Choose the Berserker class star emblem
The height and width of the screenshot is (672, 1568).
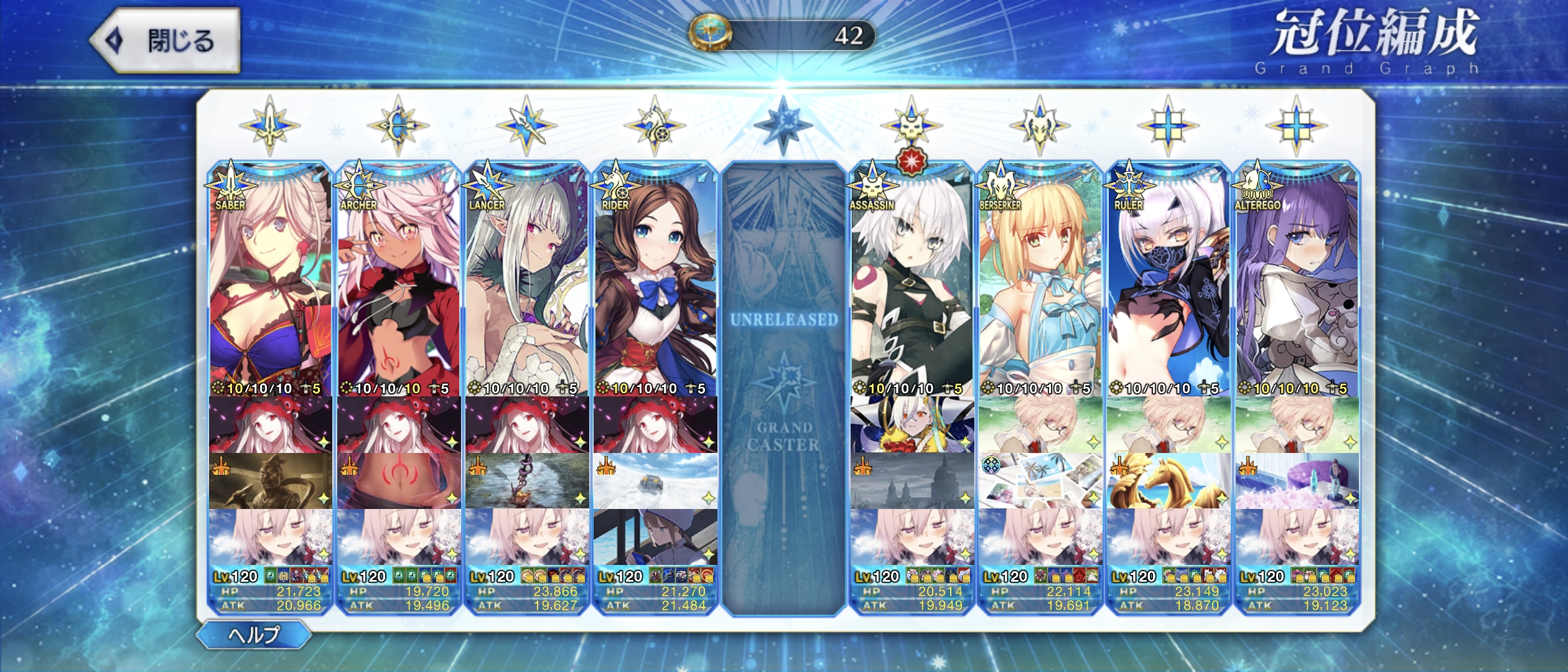pyautogui.click(x=1039, y=124)
